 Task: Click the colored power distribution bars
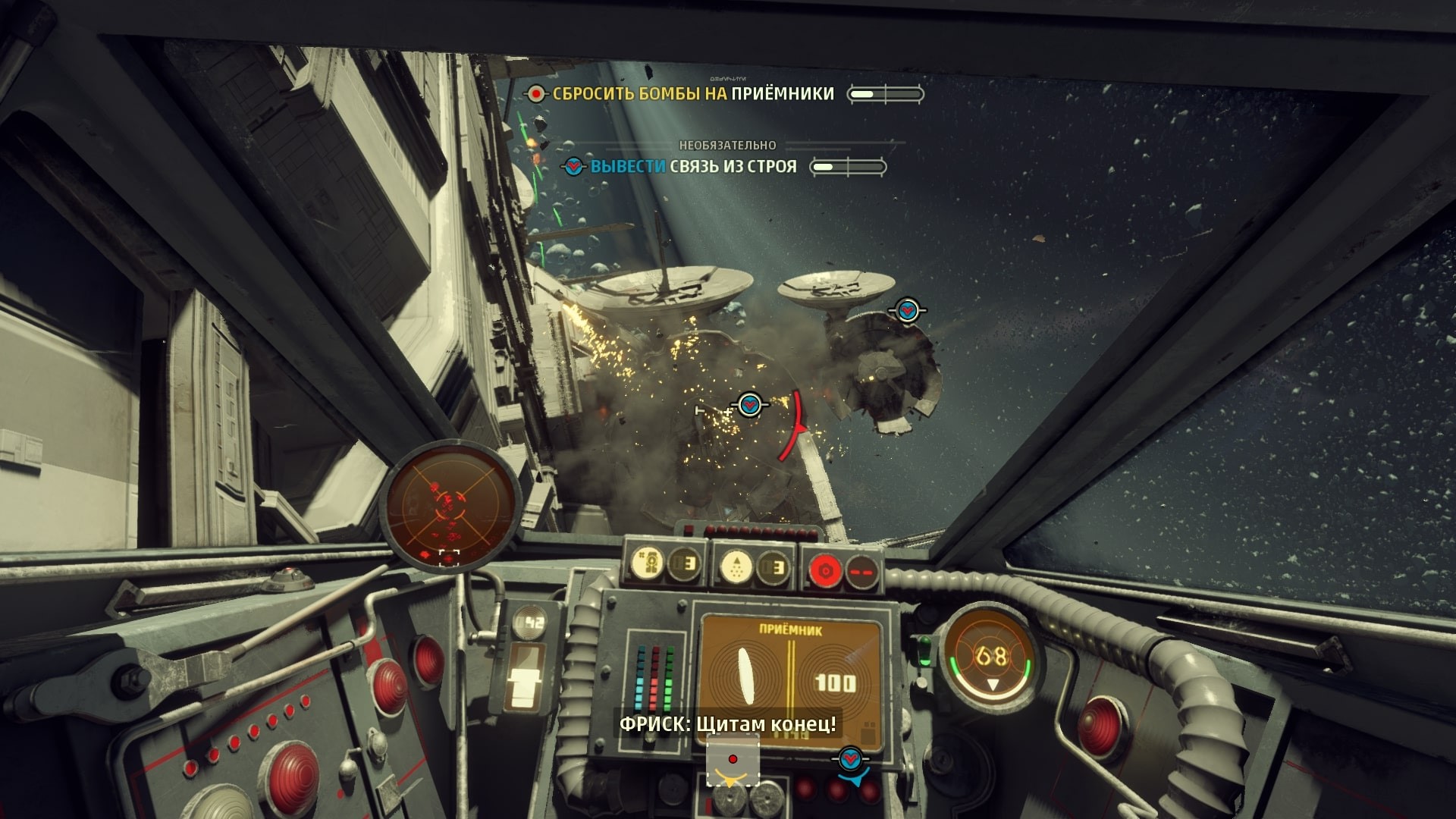(654, 677)
